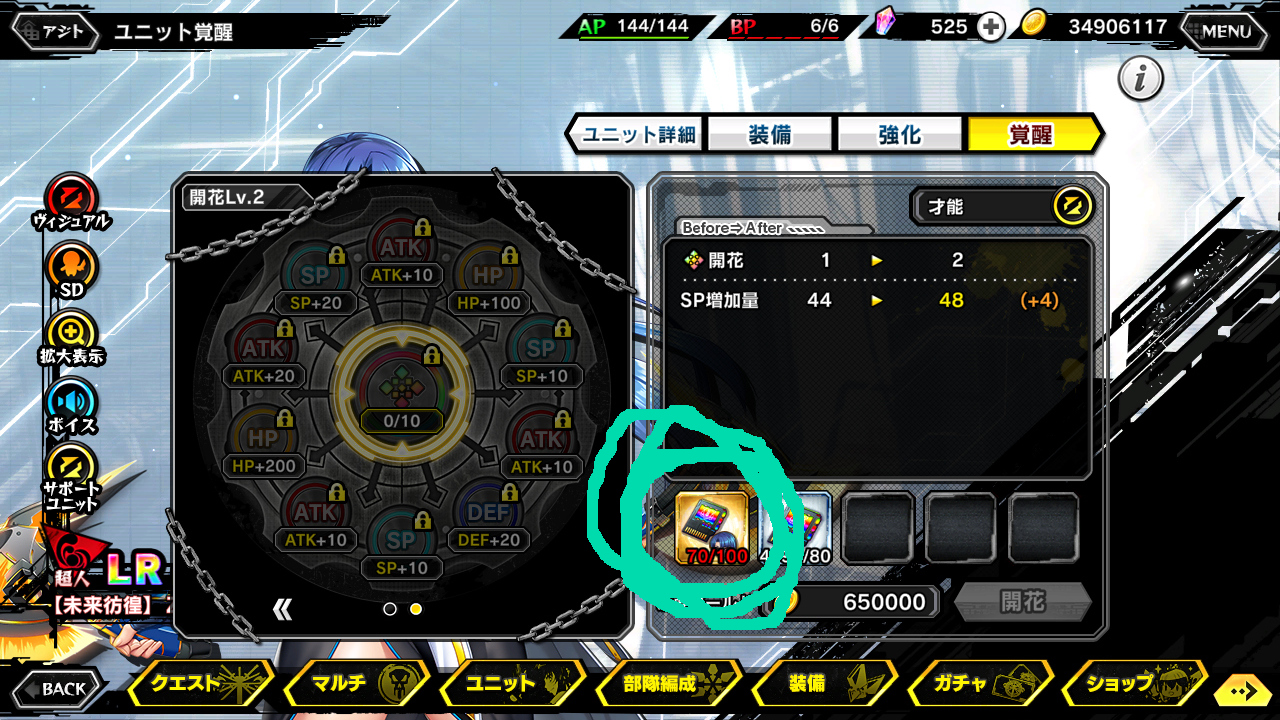Select the 覚醒 tab
The height and width of the screenshot is (720, 1280).
click(x=1031, y=134)
